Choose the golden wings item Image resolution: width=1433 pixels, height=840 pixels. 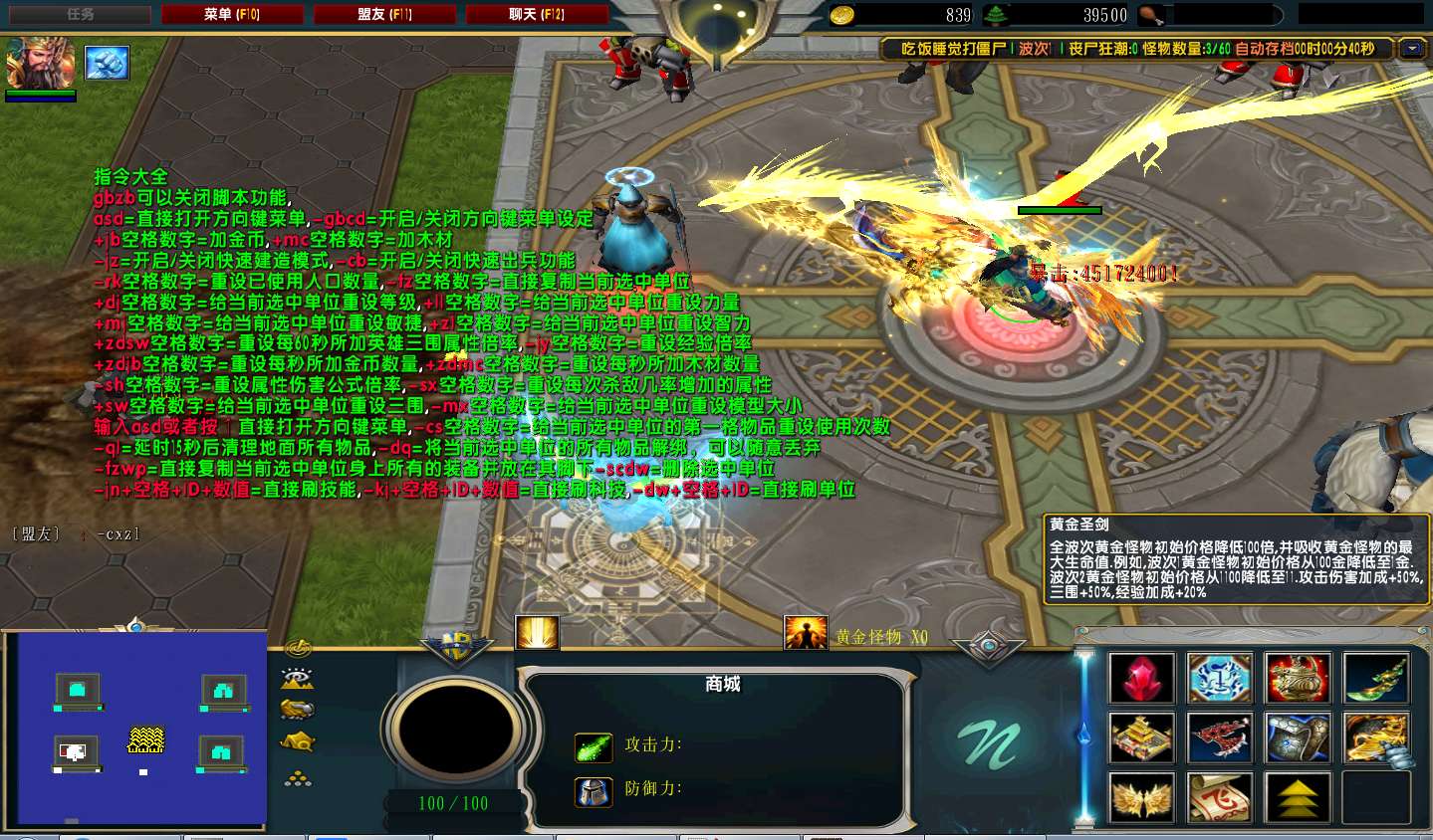pyautogui.click(x=1141, y=798)
